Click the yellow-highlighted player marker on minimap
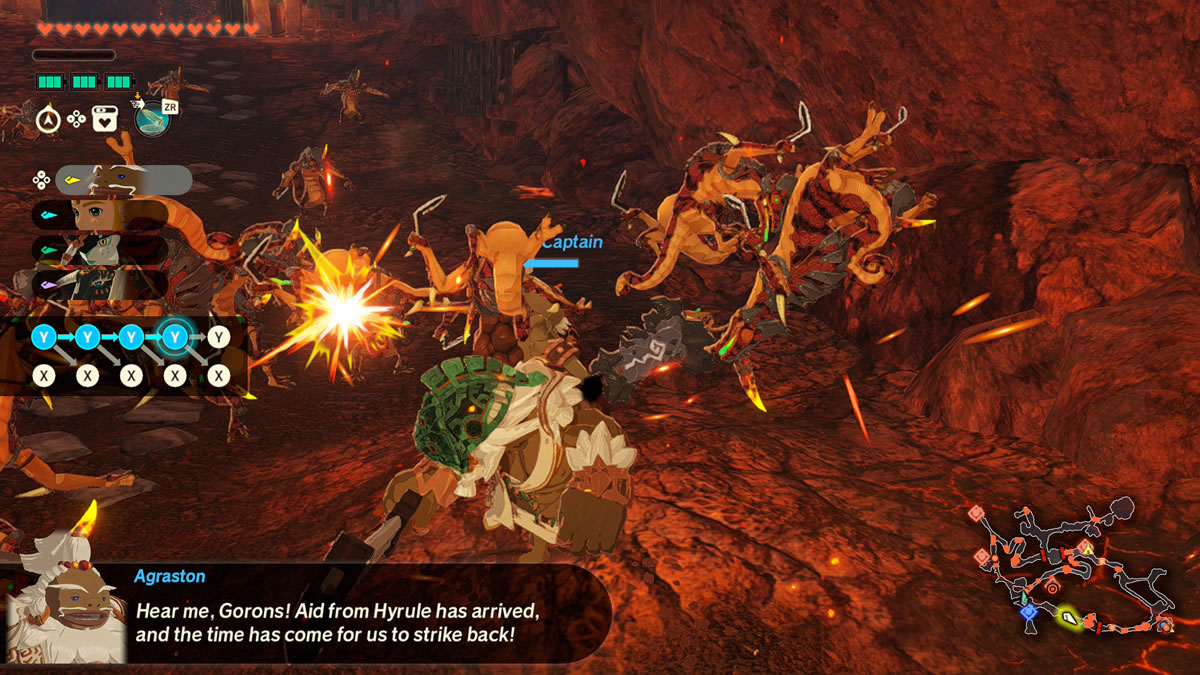The image size is (1200, 675). (x=1069, y=619)
